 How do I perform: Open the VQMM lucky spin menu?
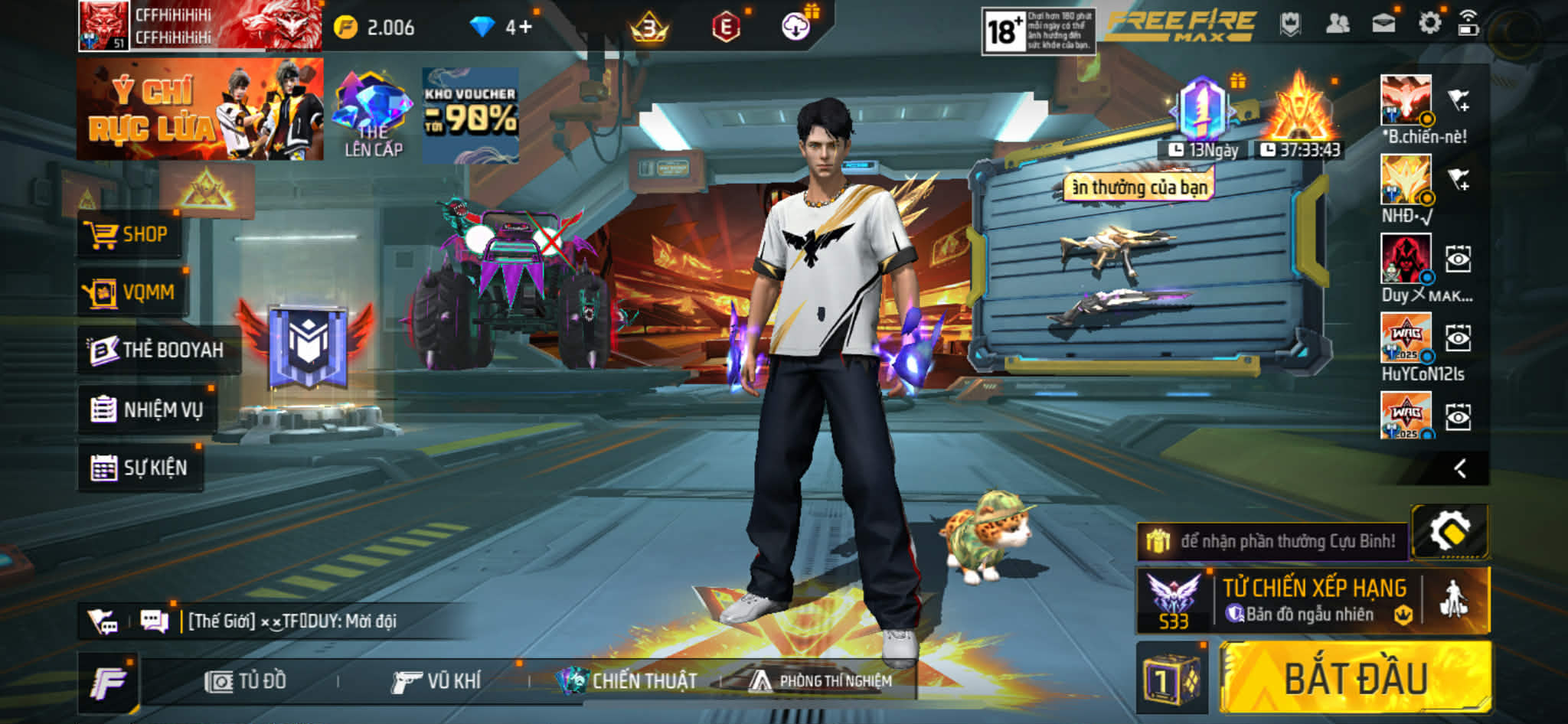131,292
